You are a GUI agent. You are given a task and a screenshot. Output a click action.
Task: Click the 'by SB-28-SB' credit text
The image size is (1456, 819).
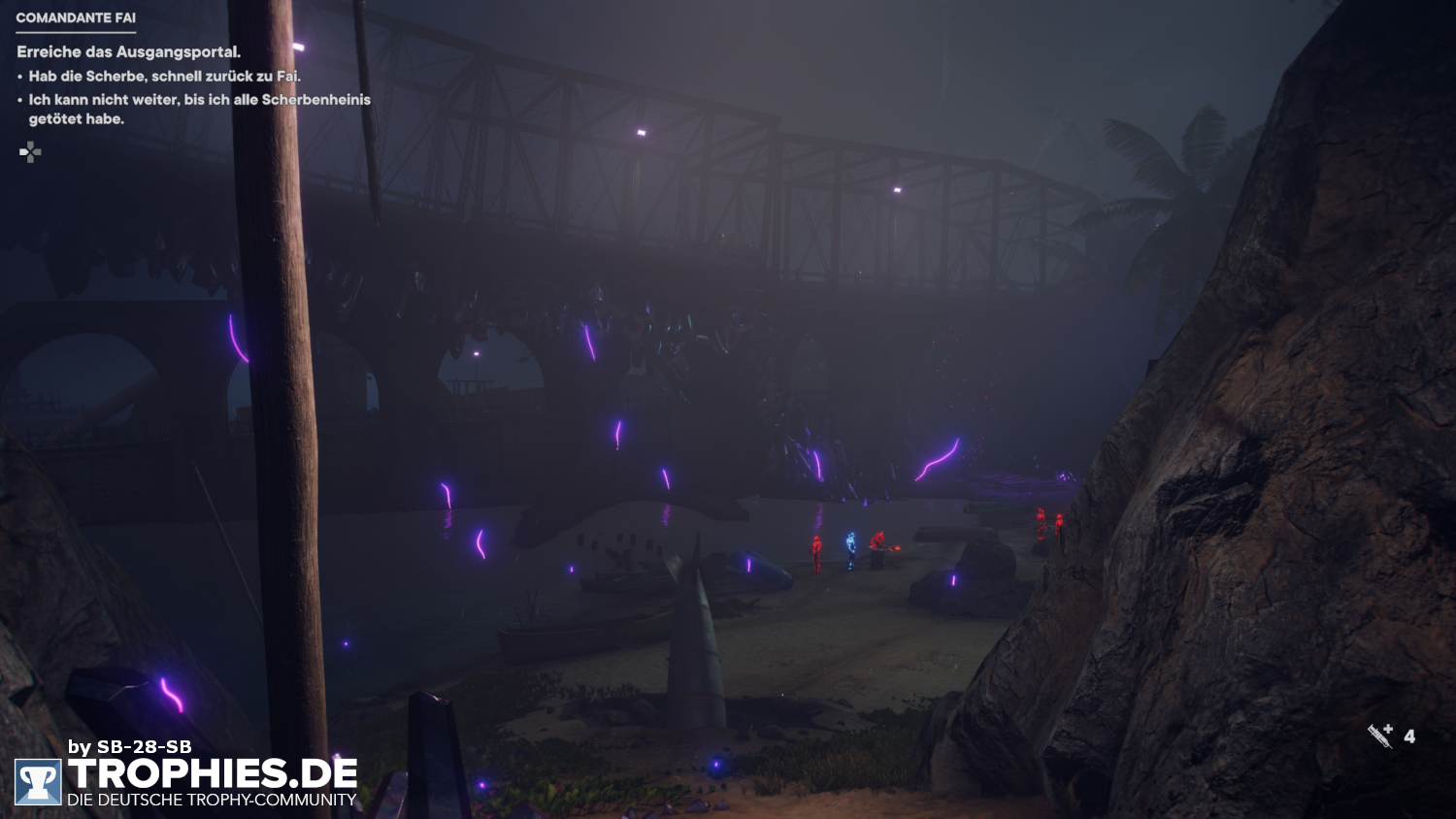[130, 748]
